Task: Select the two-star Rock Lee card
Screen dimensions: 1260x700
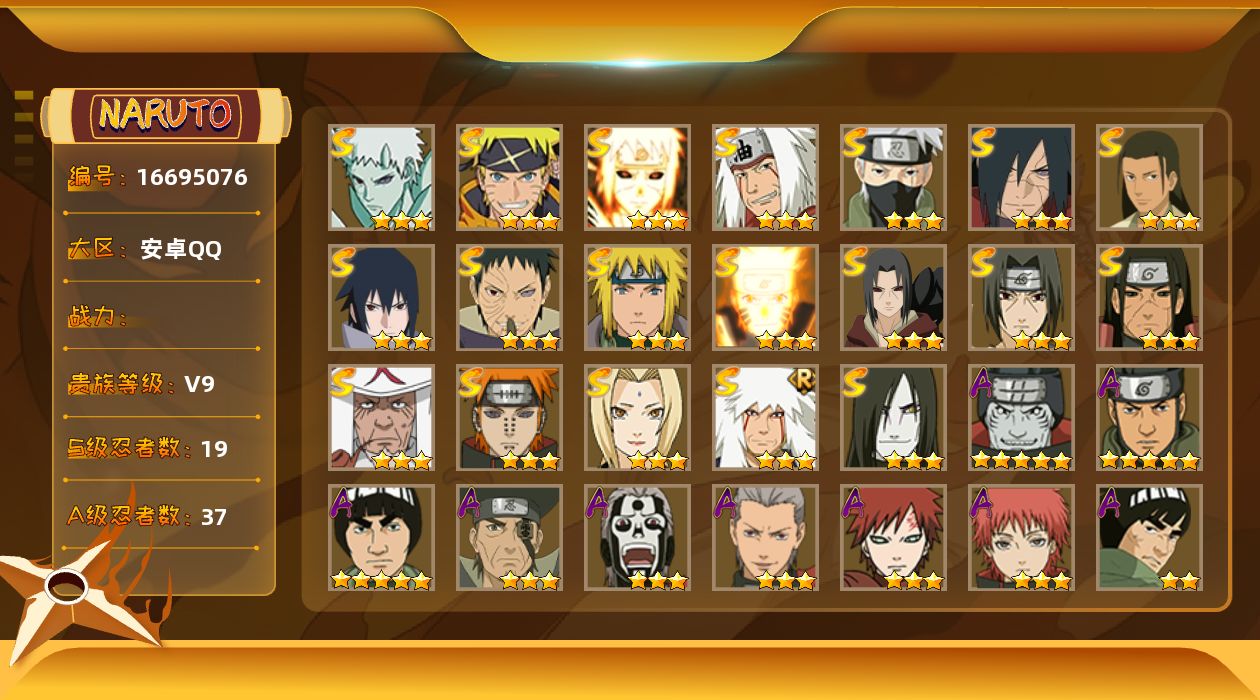Action: (1149, 537)
